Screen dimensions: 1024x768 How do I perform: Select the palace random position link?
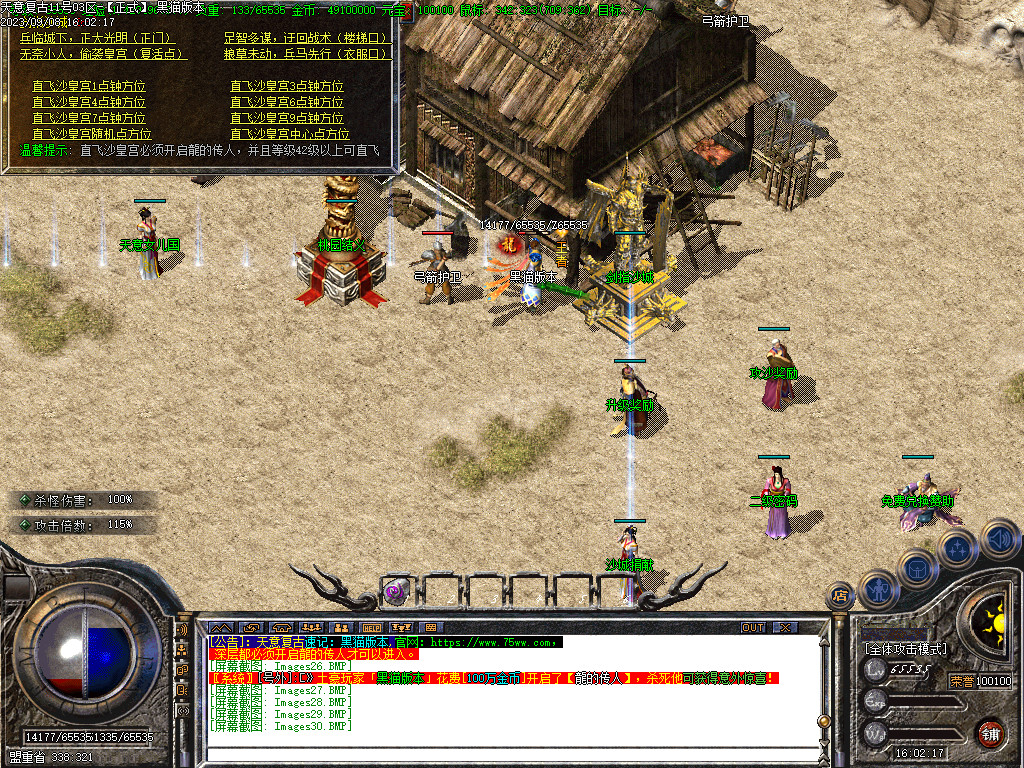click(x=92, y=134)
